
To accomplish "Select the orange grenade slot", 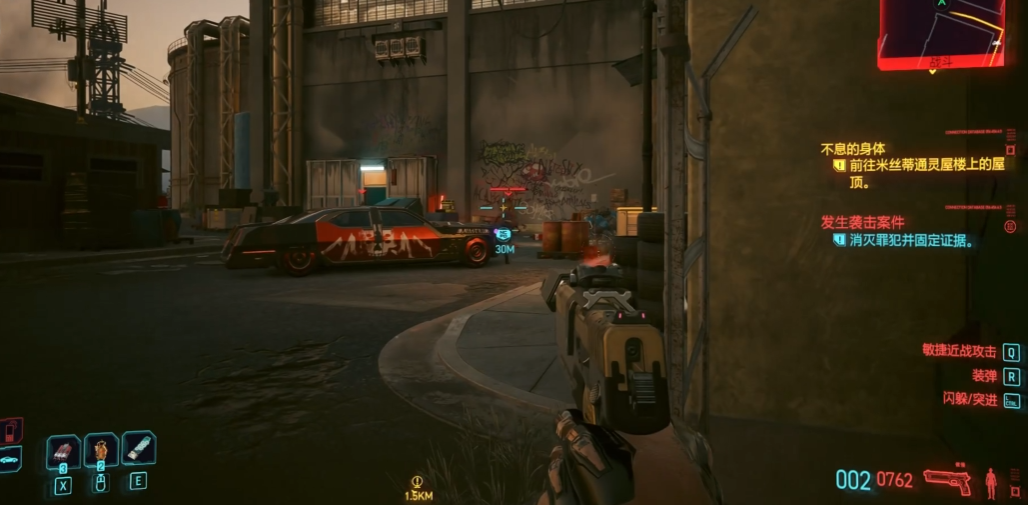I will (101, 450).
